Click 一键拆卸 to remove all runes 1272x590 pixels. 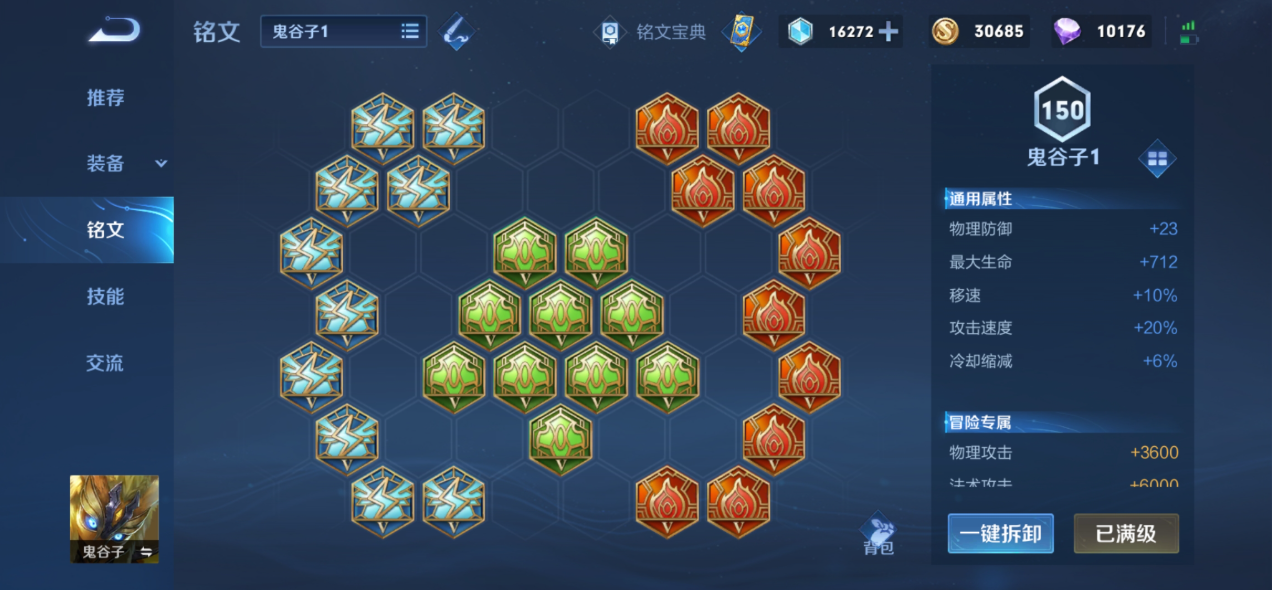pyautogui.click(x=1000, y=534)
